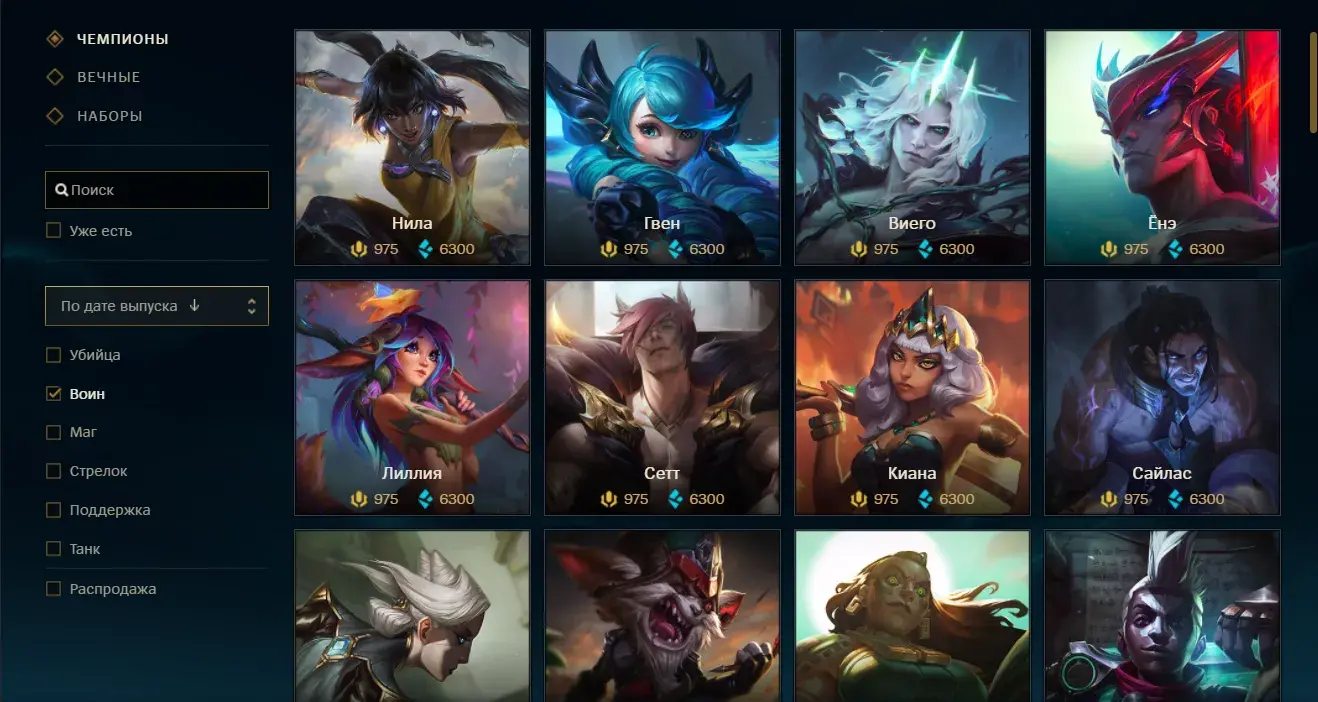Viewport: 1318px width, 702px height.
Task: Toggle the Уже есть checkbox
Action: [x=54, y=231]
